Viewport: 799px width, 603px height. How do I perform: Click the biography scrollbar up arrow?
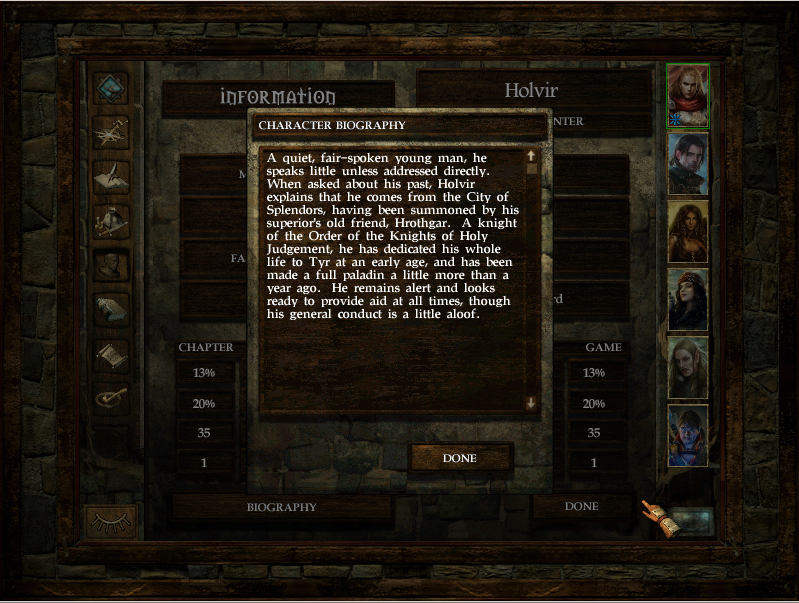[531, 156]
